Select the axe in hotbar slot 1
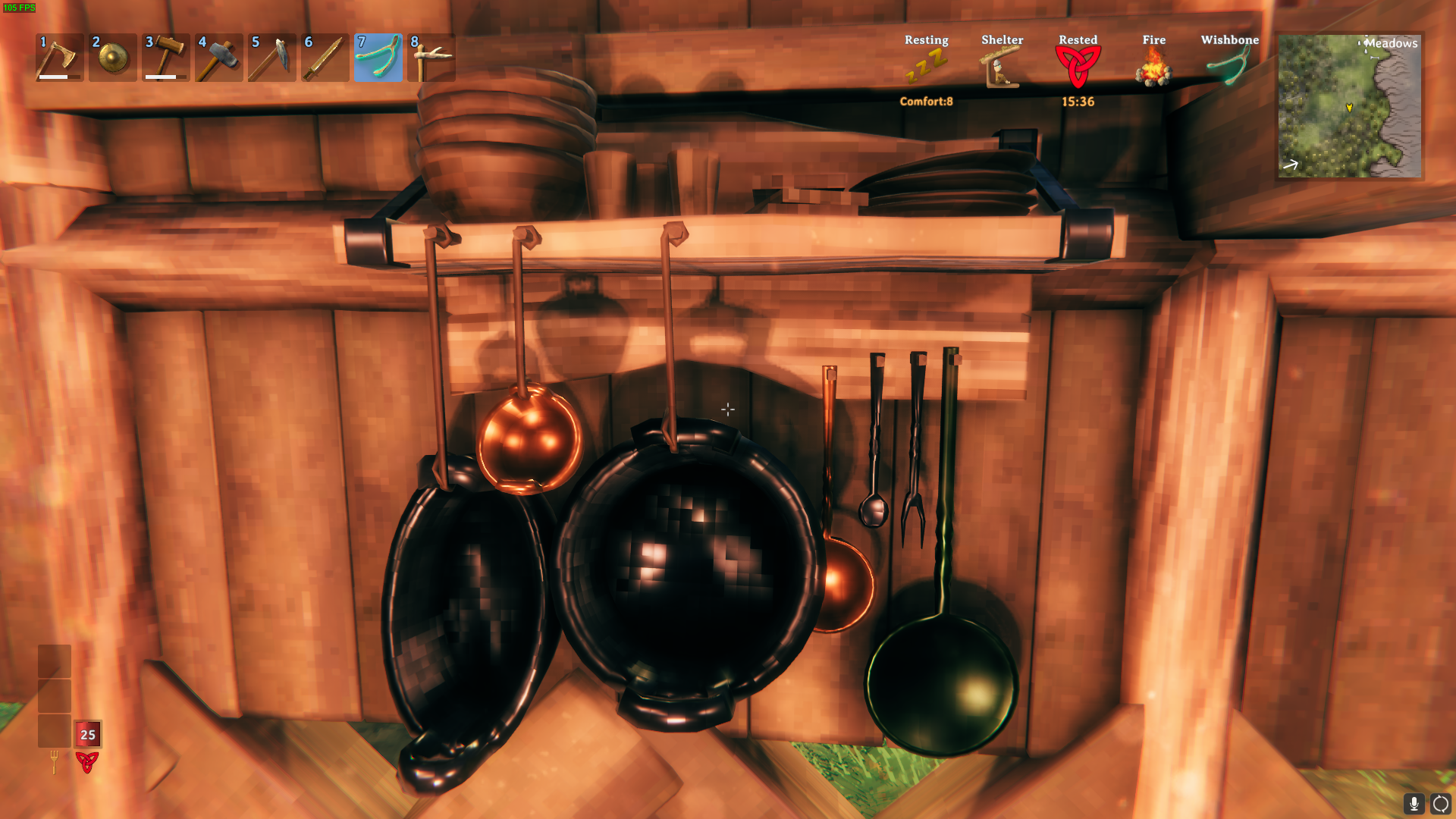 pyautogui.click(x=59, y=58)
